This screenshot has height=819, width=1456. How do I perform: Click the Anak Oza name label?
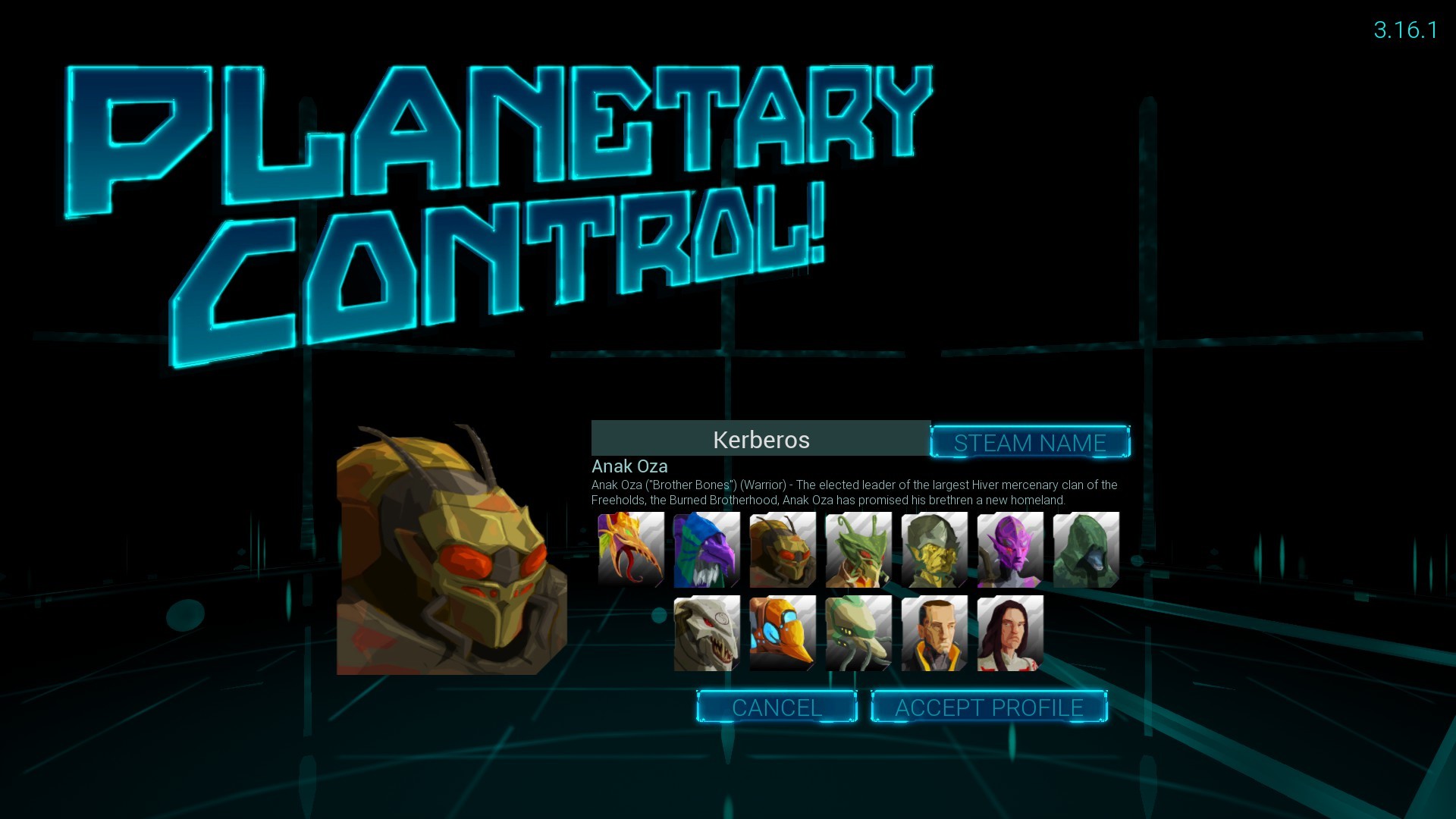point(630,467)
